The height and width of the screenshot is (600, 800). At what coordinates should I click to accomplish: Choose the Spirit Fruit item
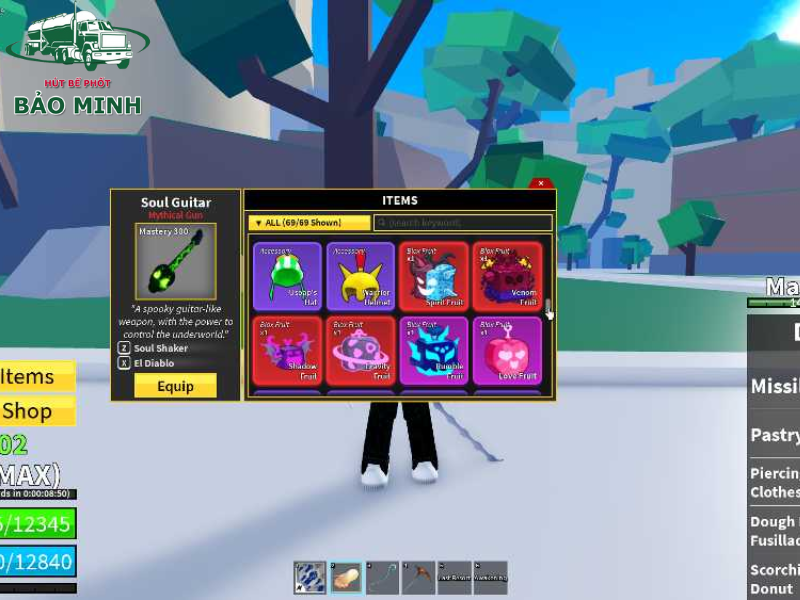tap(434, 276)
